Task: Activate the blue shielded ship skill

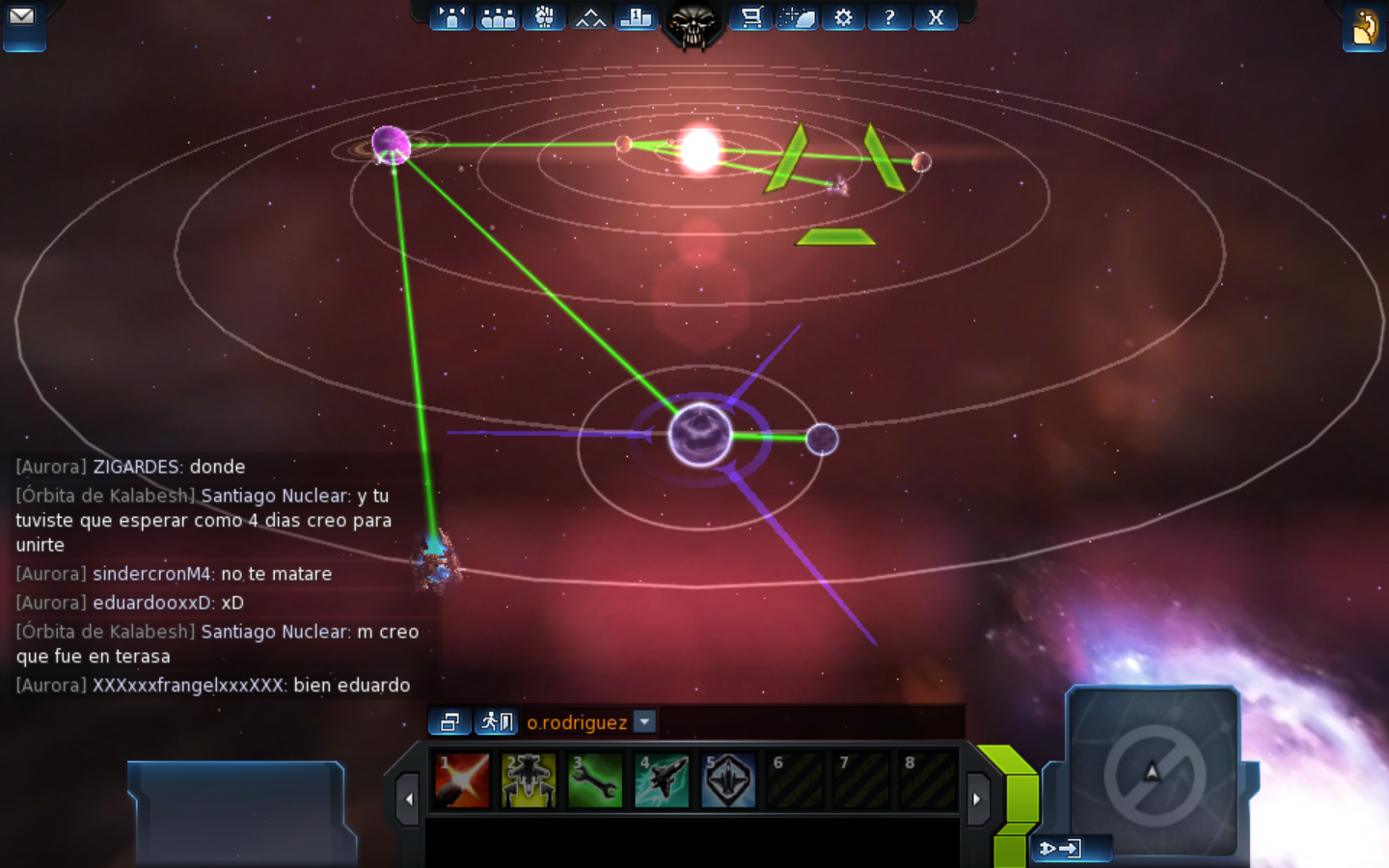Action: tap(728, 779)
